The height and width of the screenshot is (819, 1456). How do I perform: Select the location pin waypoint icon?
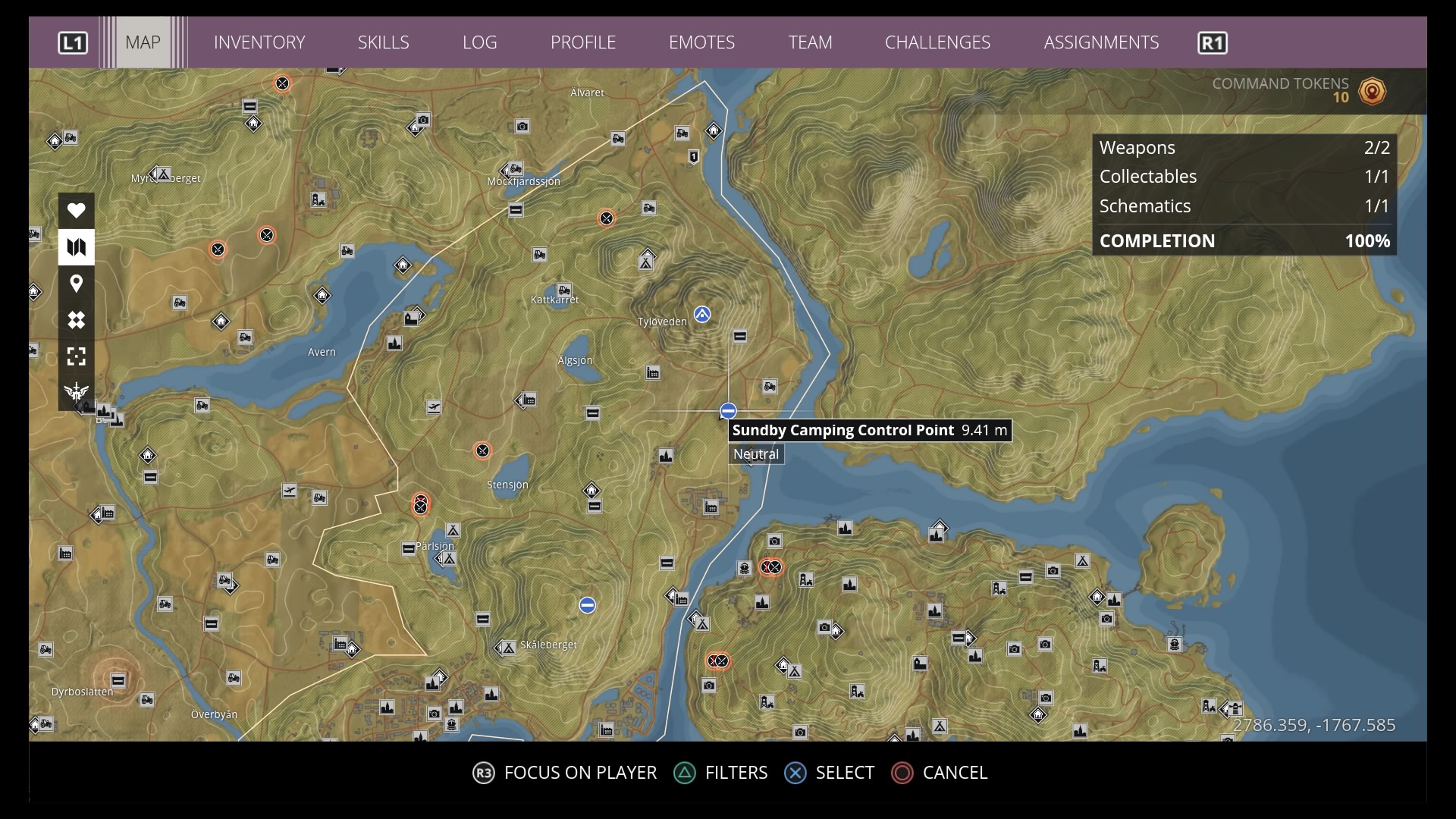click(76, 283)
